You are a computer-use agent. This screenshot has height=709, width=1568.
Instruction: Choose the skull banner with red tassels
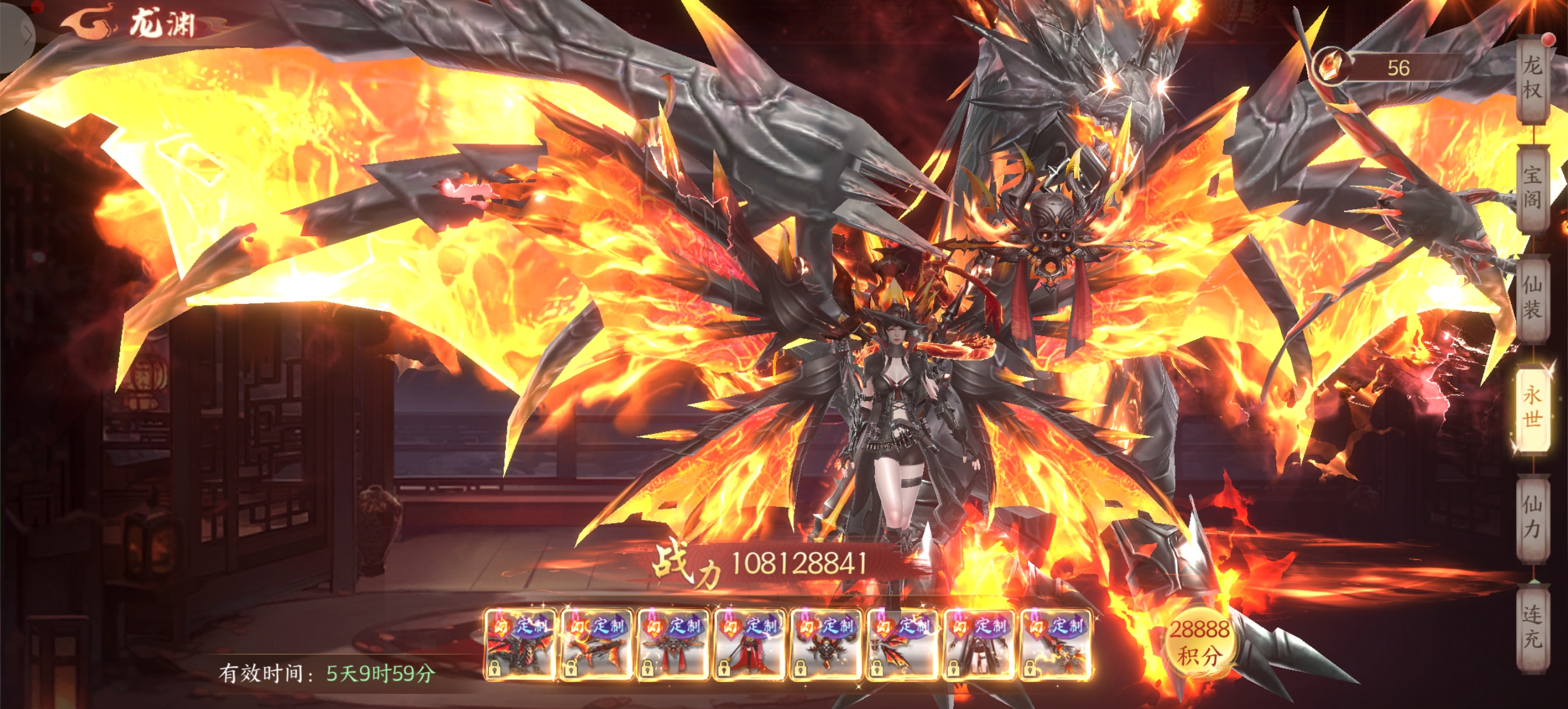(673, 645)
